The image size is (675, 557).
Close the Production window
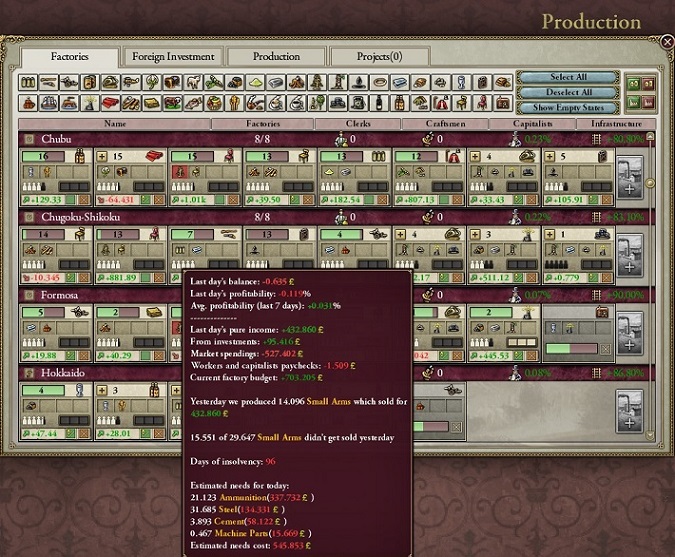point(667,42)
